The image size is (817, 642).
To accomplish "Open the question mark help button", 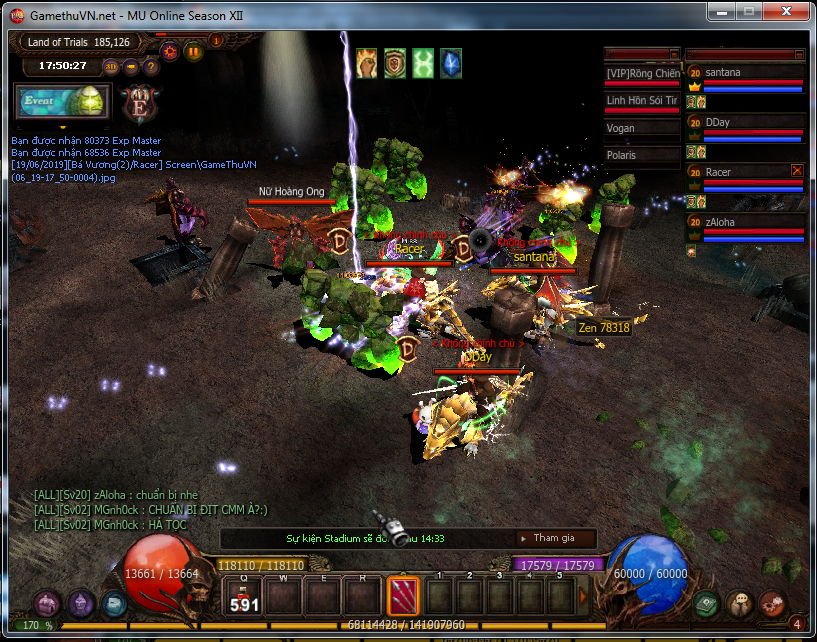I will tap(152, 67).
